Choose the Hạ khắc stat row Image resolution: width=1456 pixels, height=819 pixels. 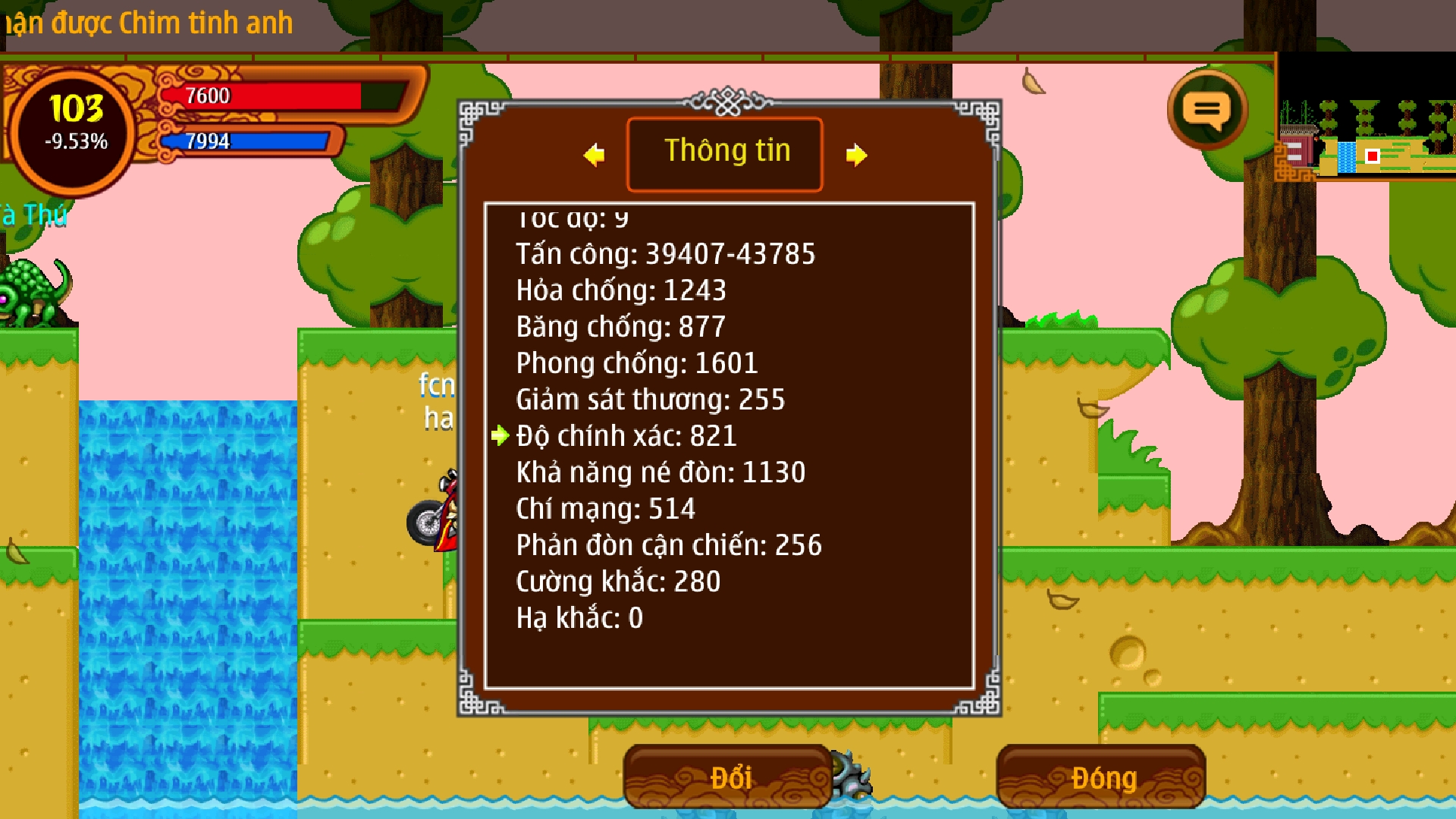pyautogui.click(x=579, y=618)
